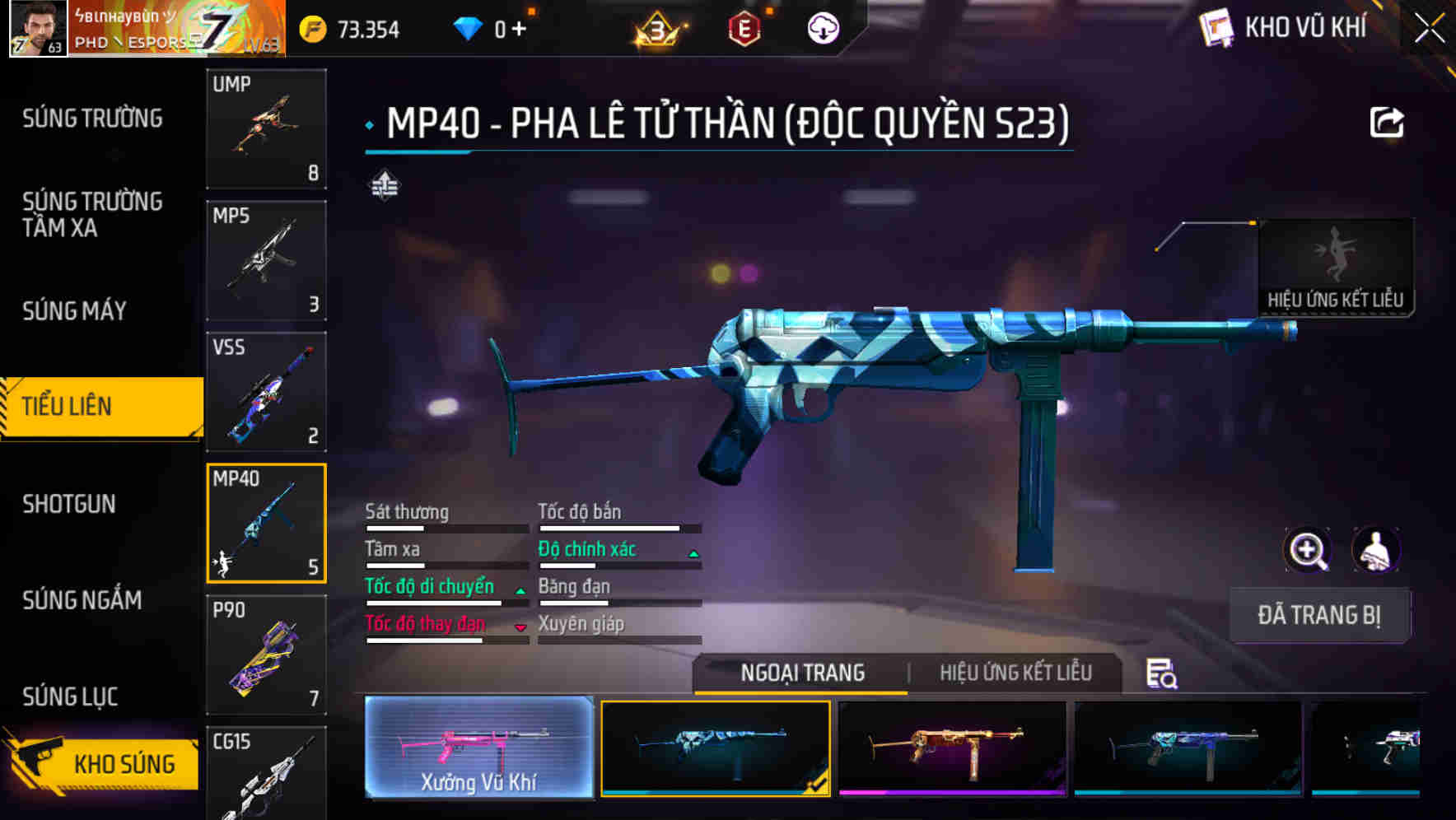Open the weapon comparison icon below the title
1456x820 pixels.
384,184
